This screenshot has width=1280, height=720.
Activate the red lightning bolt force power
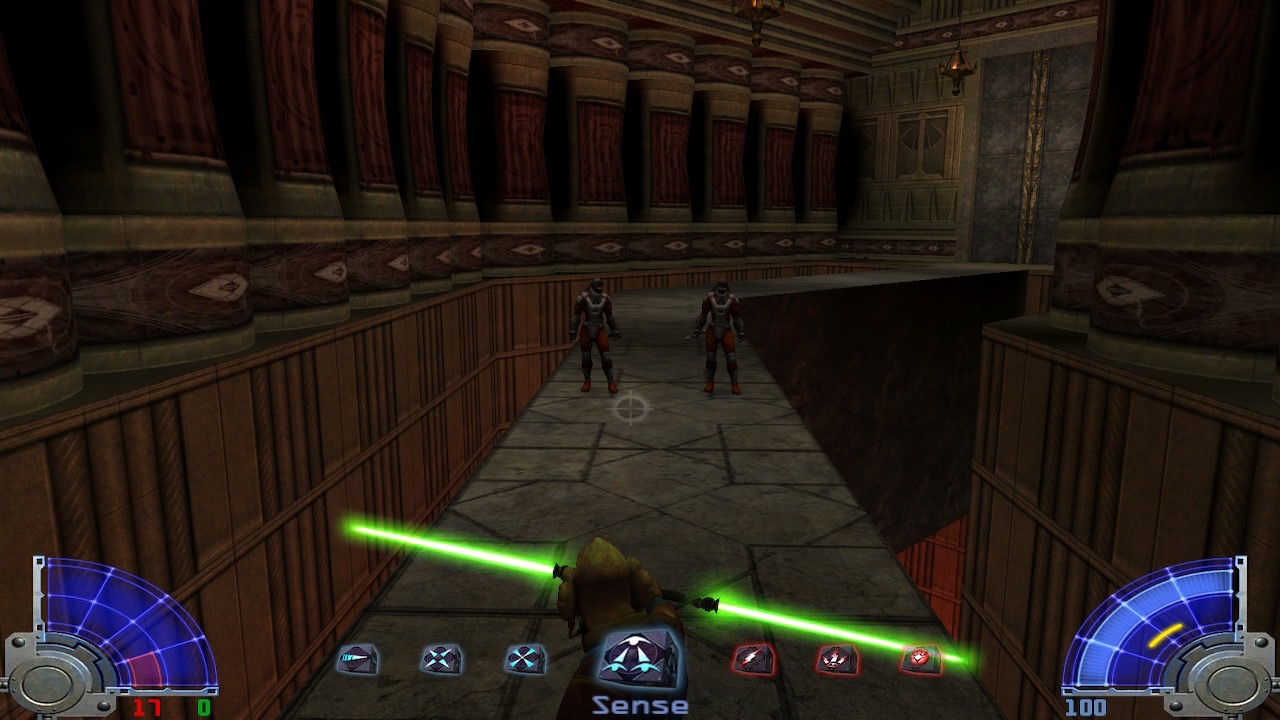tap(751, 659)
